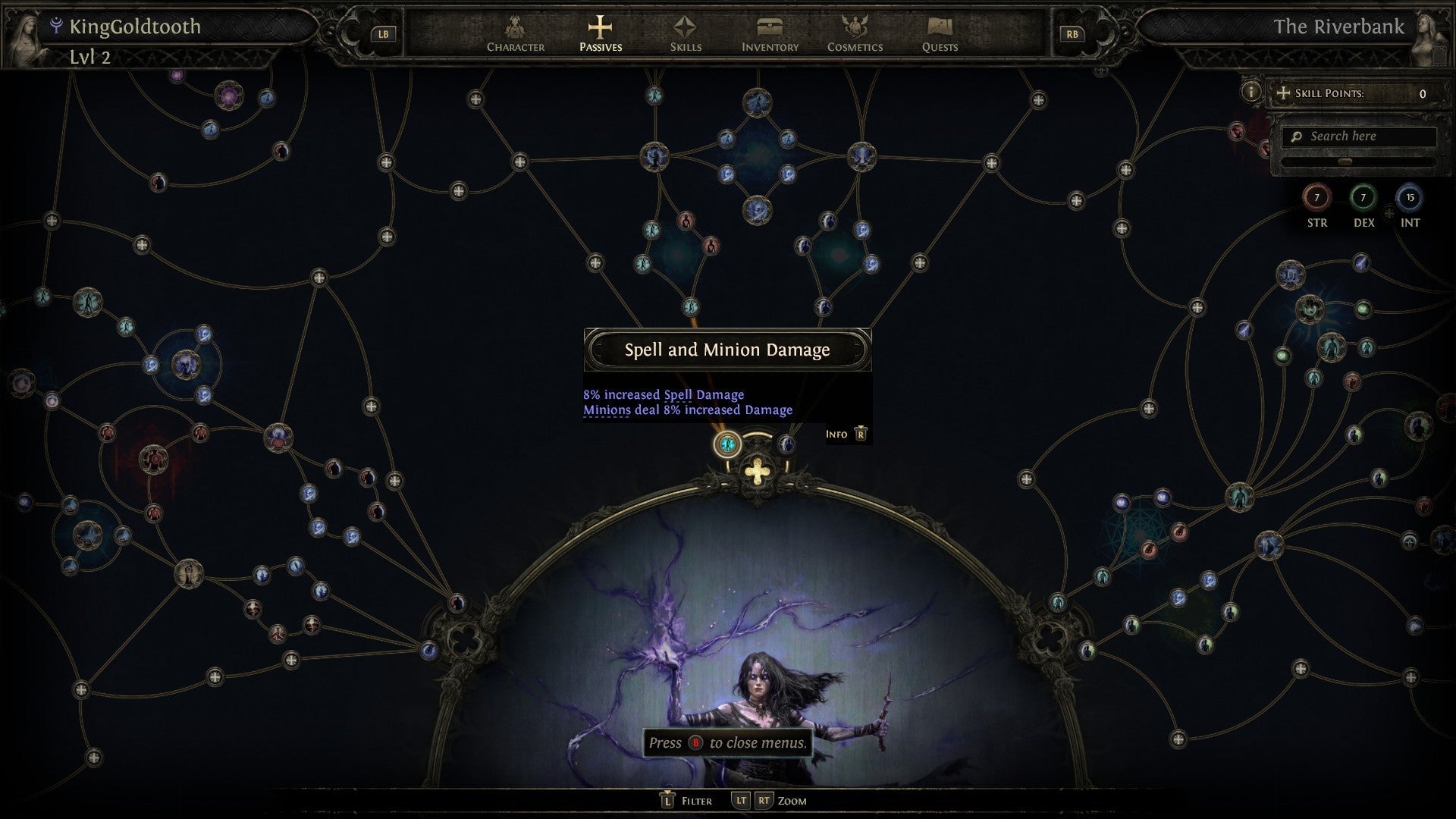Screen dimensions: 1456x819
Task: Open the Cosmetics icon
Action: (x=855, y=29)
